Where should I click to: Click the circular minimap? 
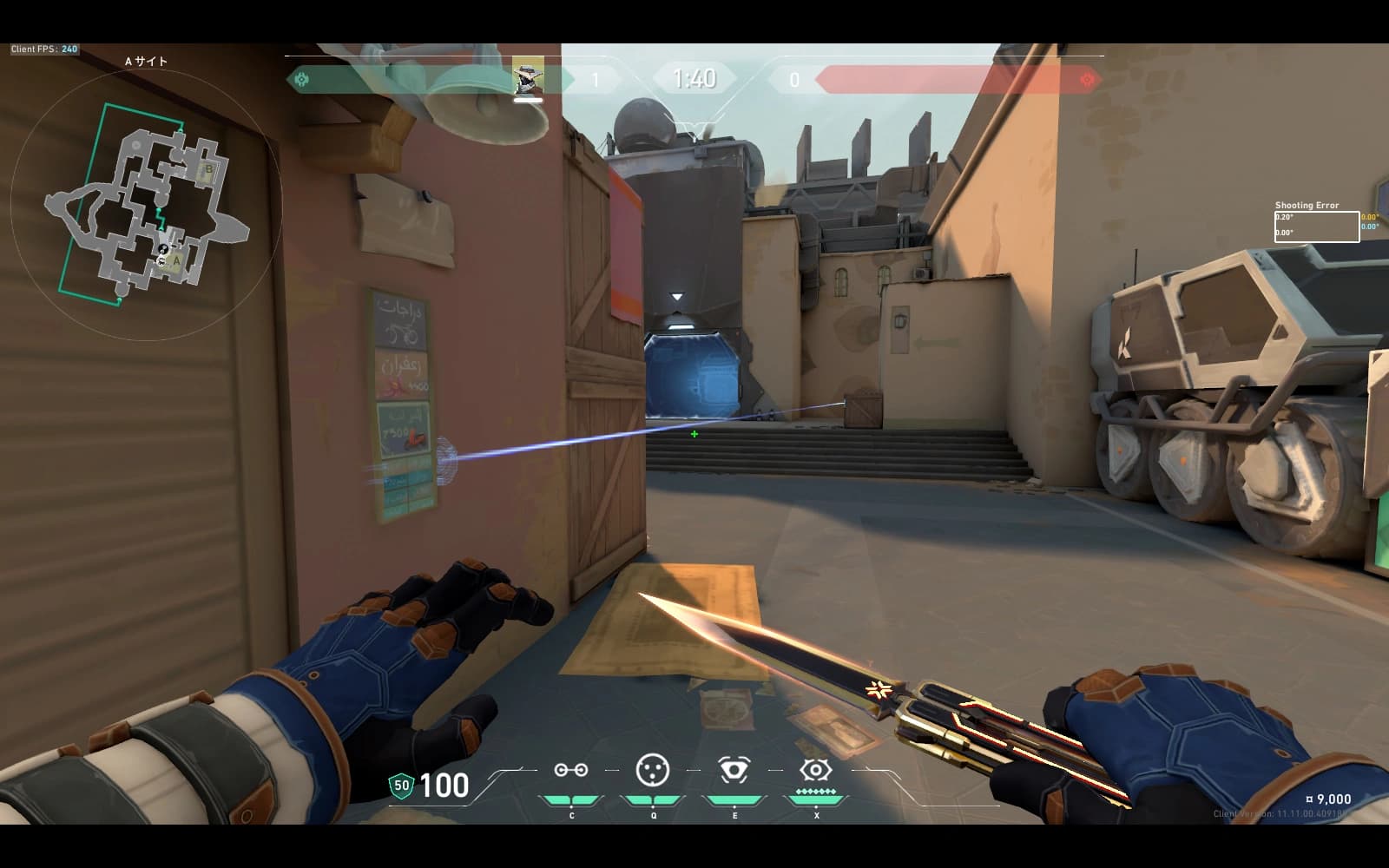(146, 204)
